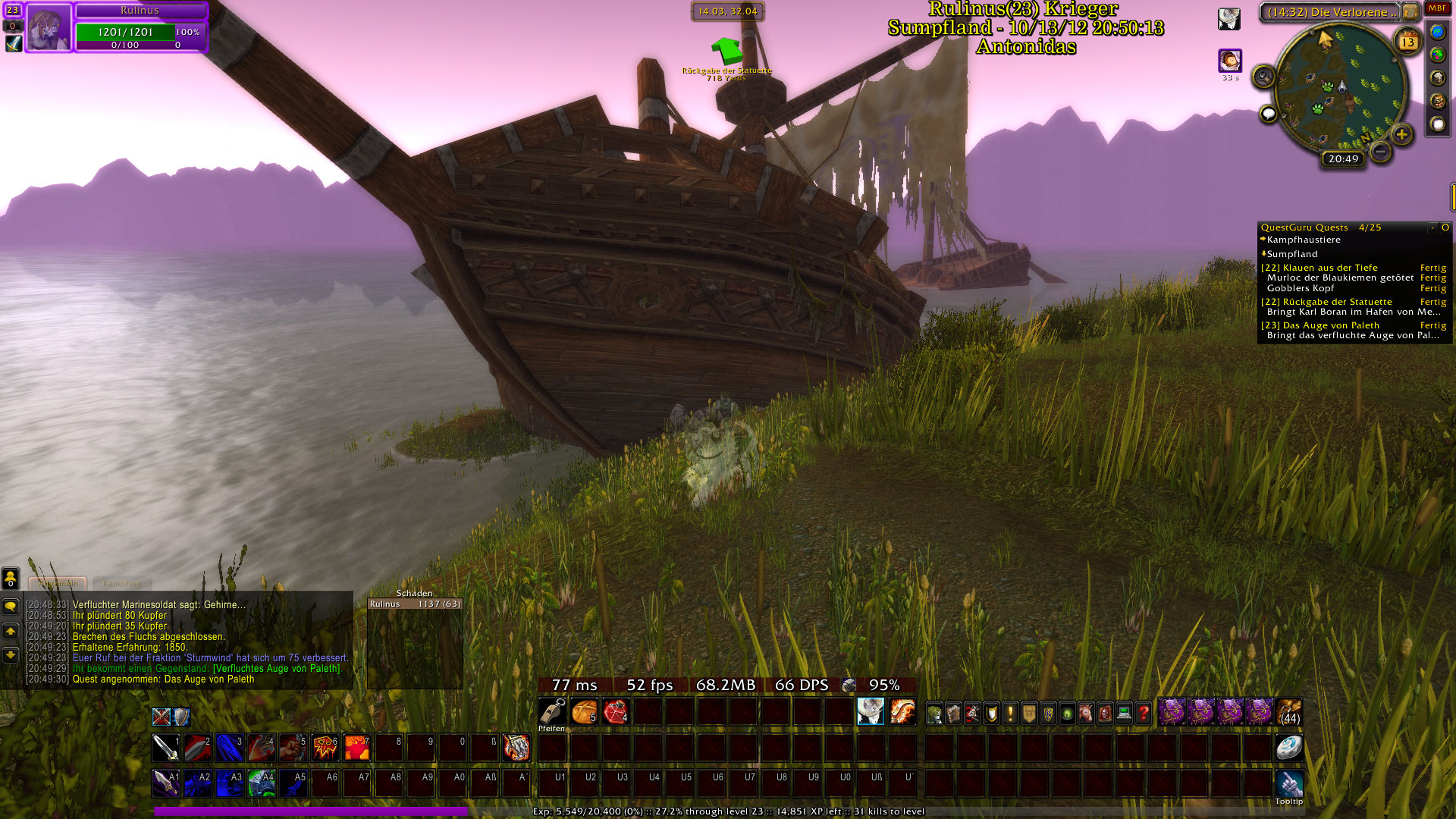The width and height of the screenshot is (1456, 819).
Task: Click the magnifying glass tracking button
Action: 1263,77
